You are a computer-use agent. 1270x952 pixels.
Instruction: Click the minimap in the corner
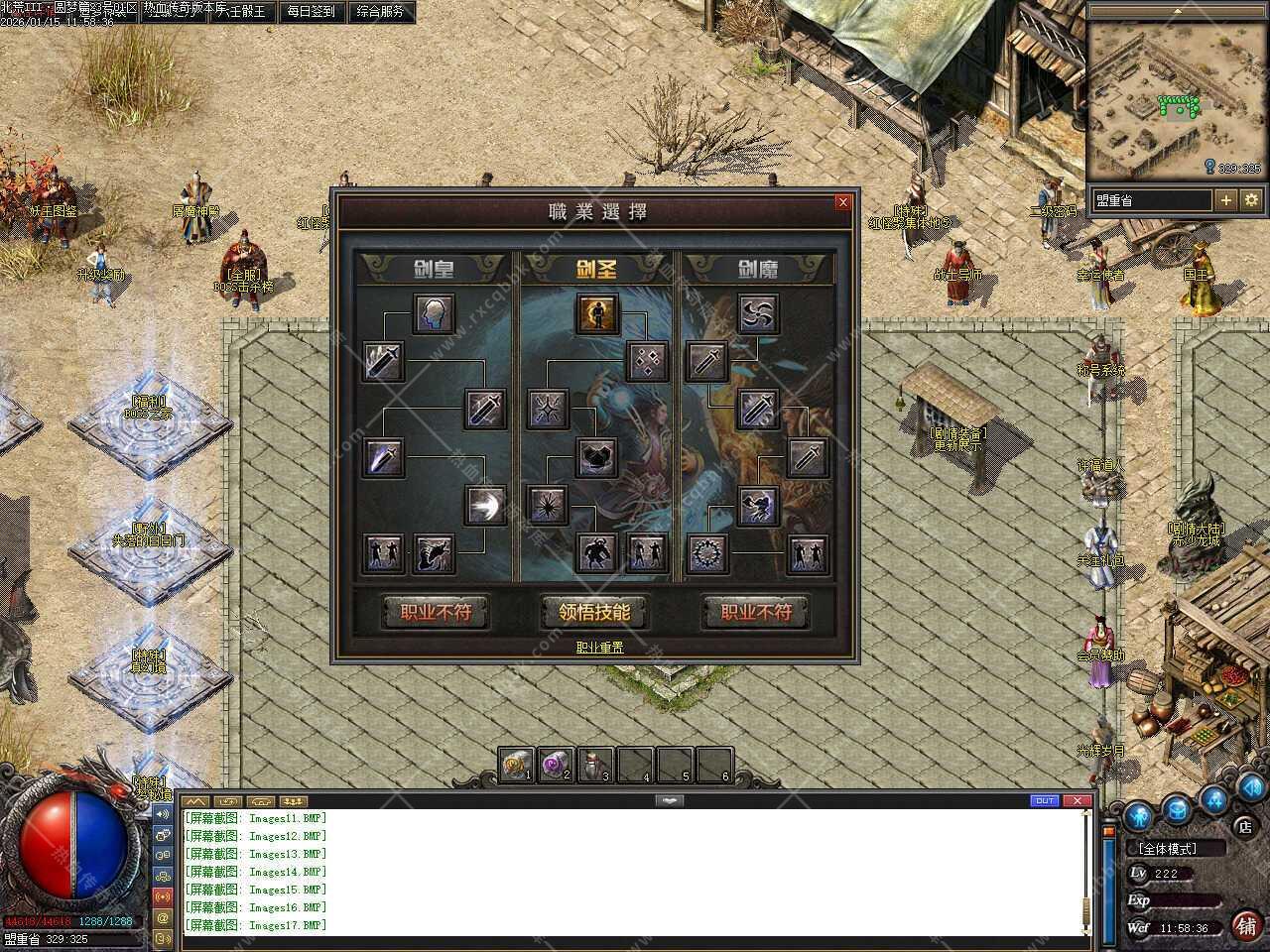tap(1177, 99)
